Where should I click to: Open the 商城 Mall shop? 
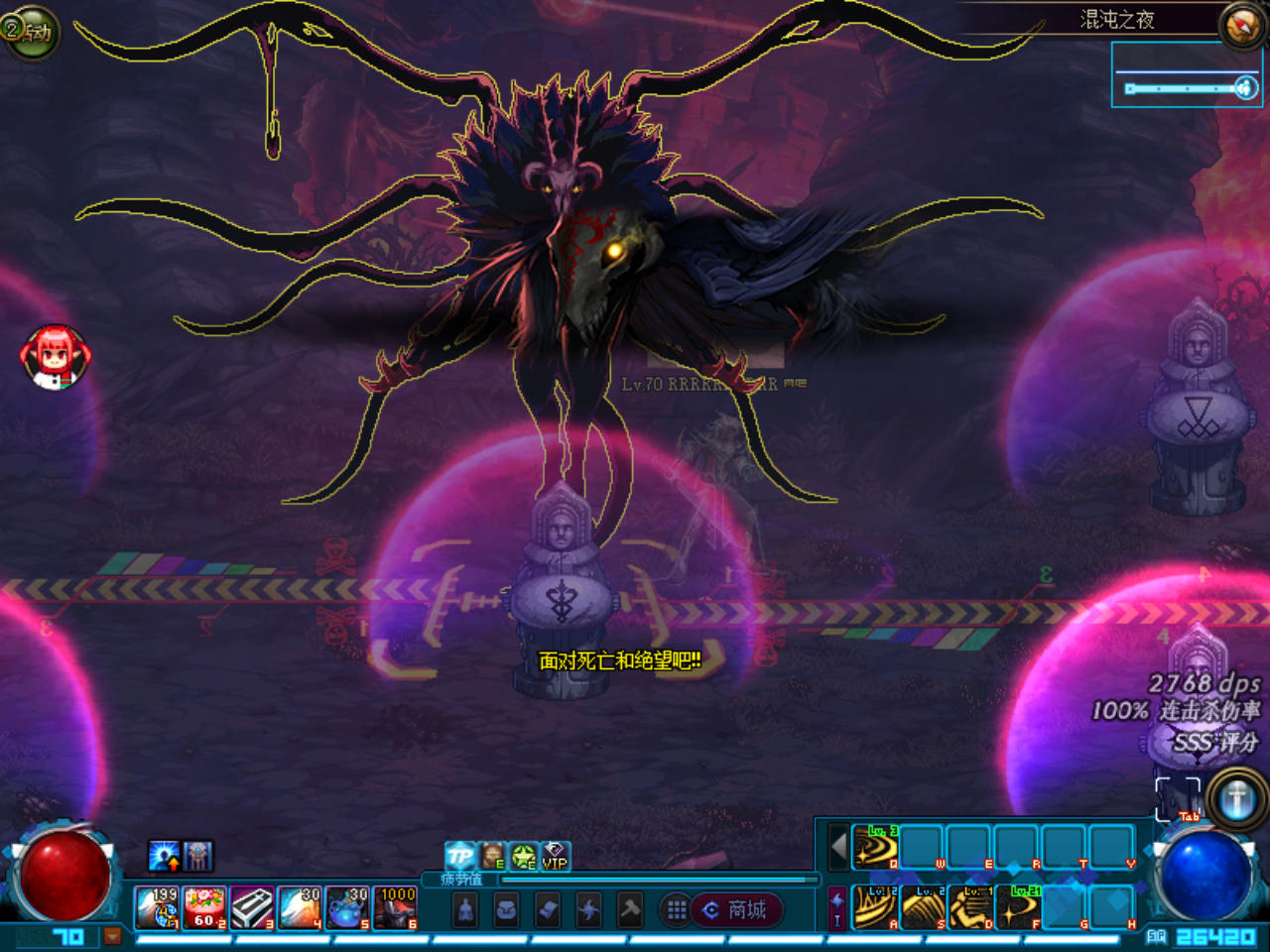(742, 909)
